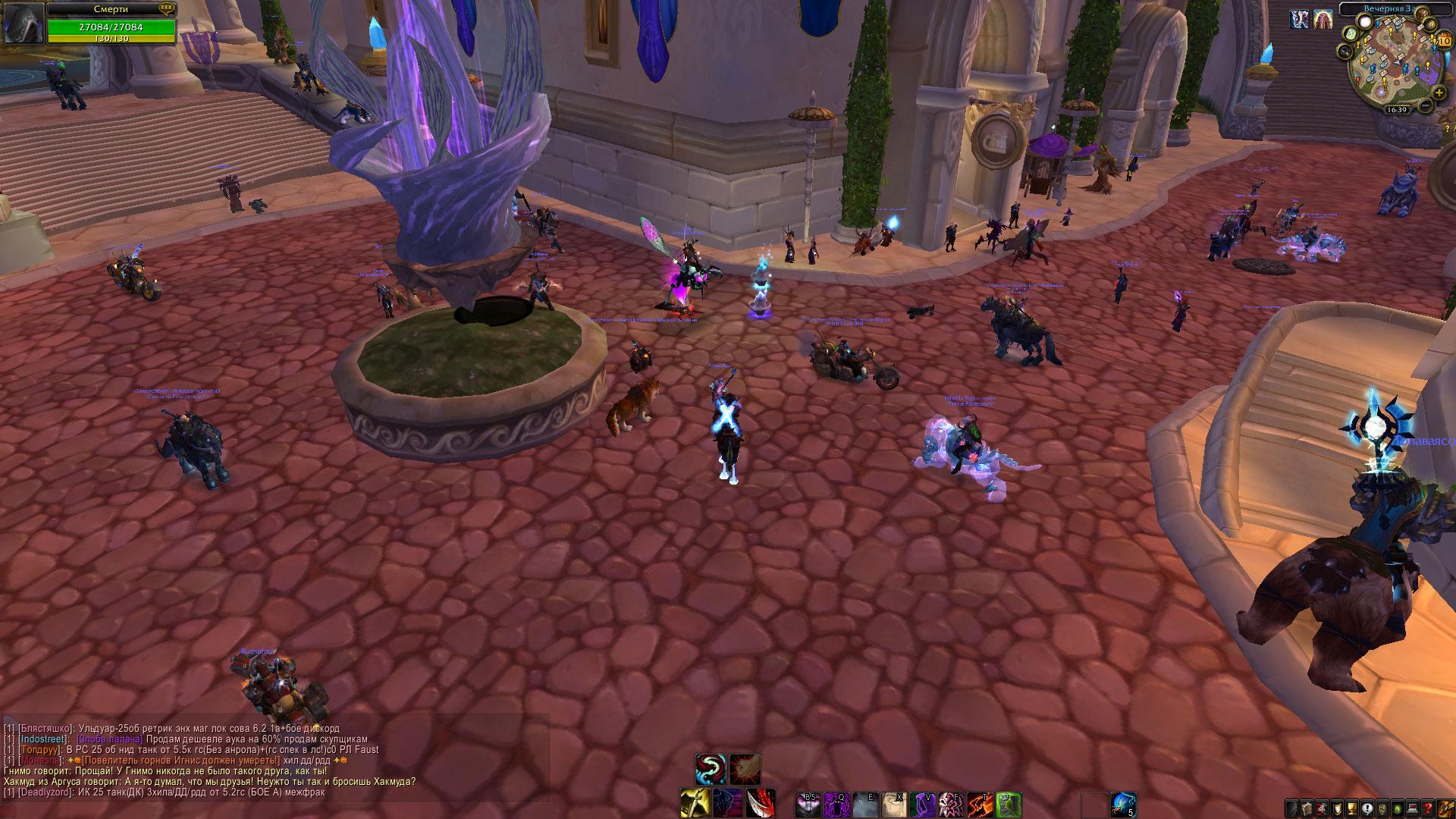Open the quest log speech-bubble button

[1368, 808]
